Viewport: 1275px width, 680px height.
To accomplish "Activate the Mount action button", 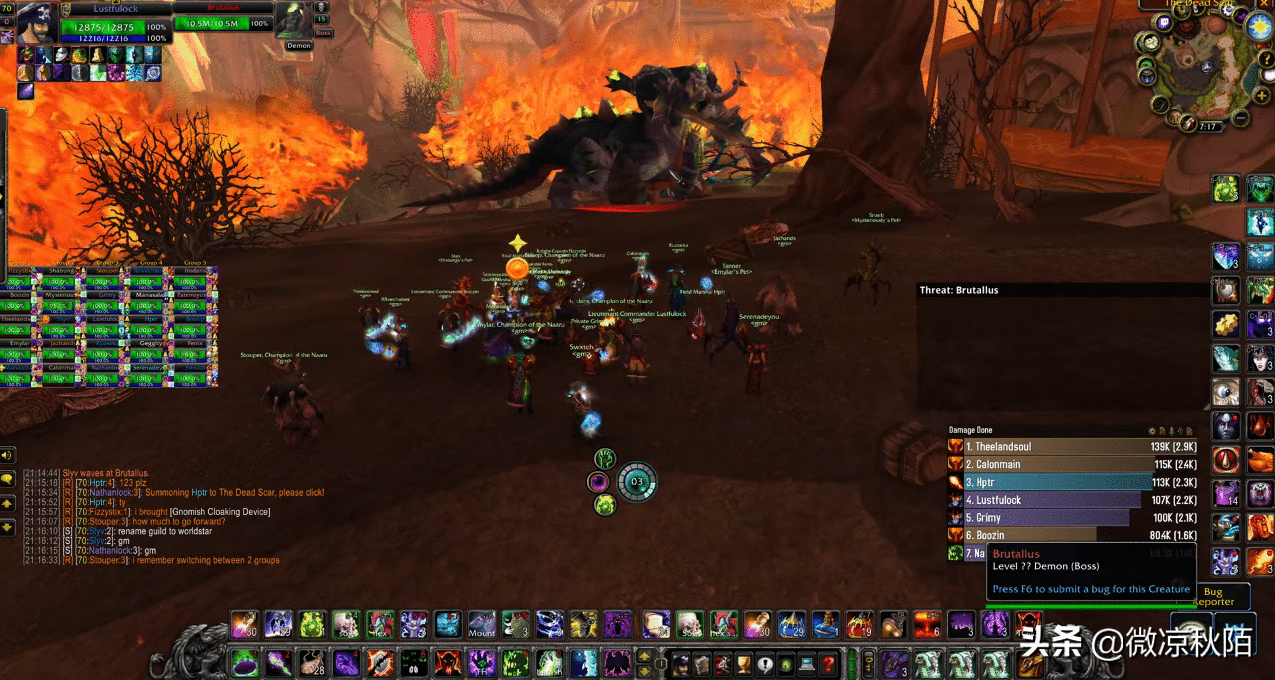I will 482,625.
